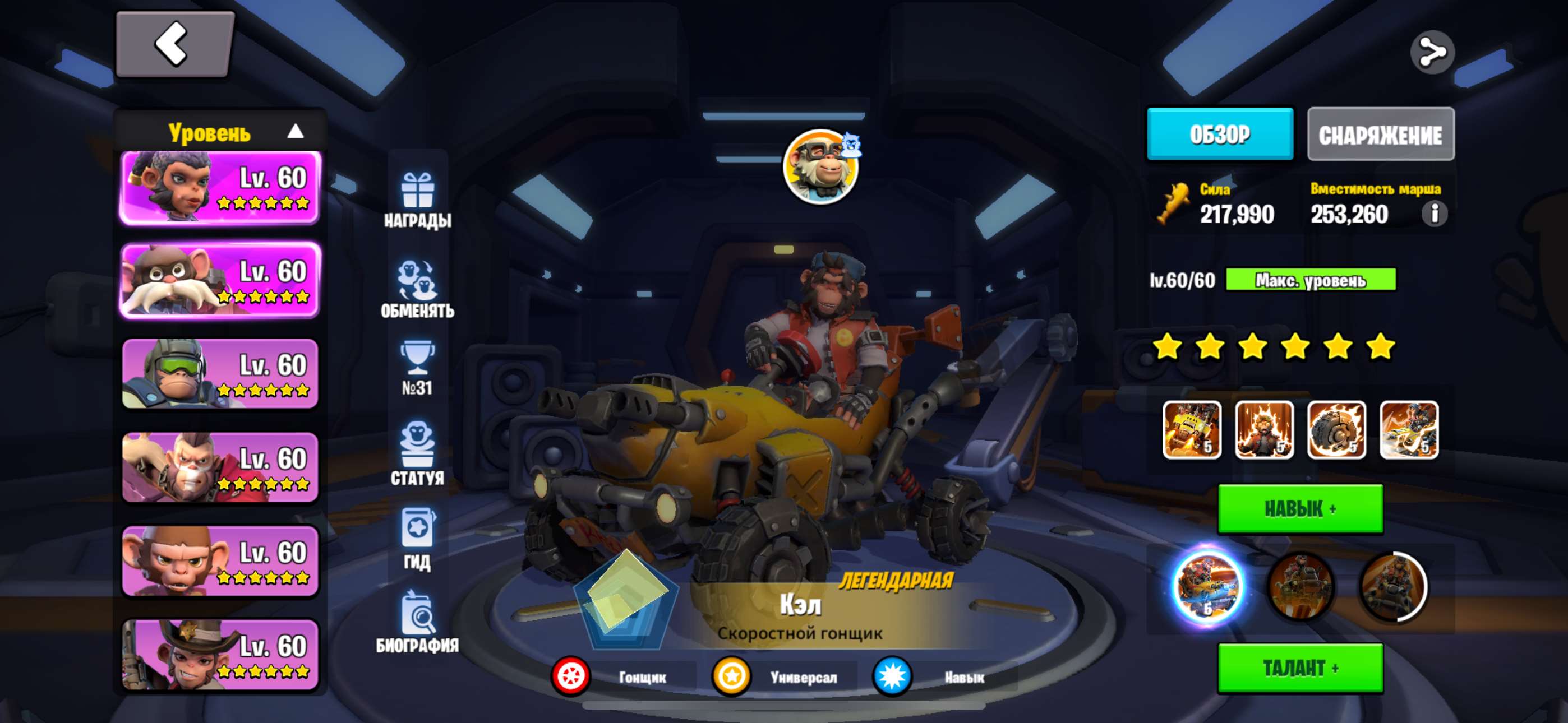Screen dimensions: 1568x723
Task: Click Kel's round portrait avatar
Action: [819, 166]
